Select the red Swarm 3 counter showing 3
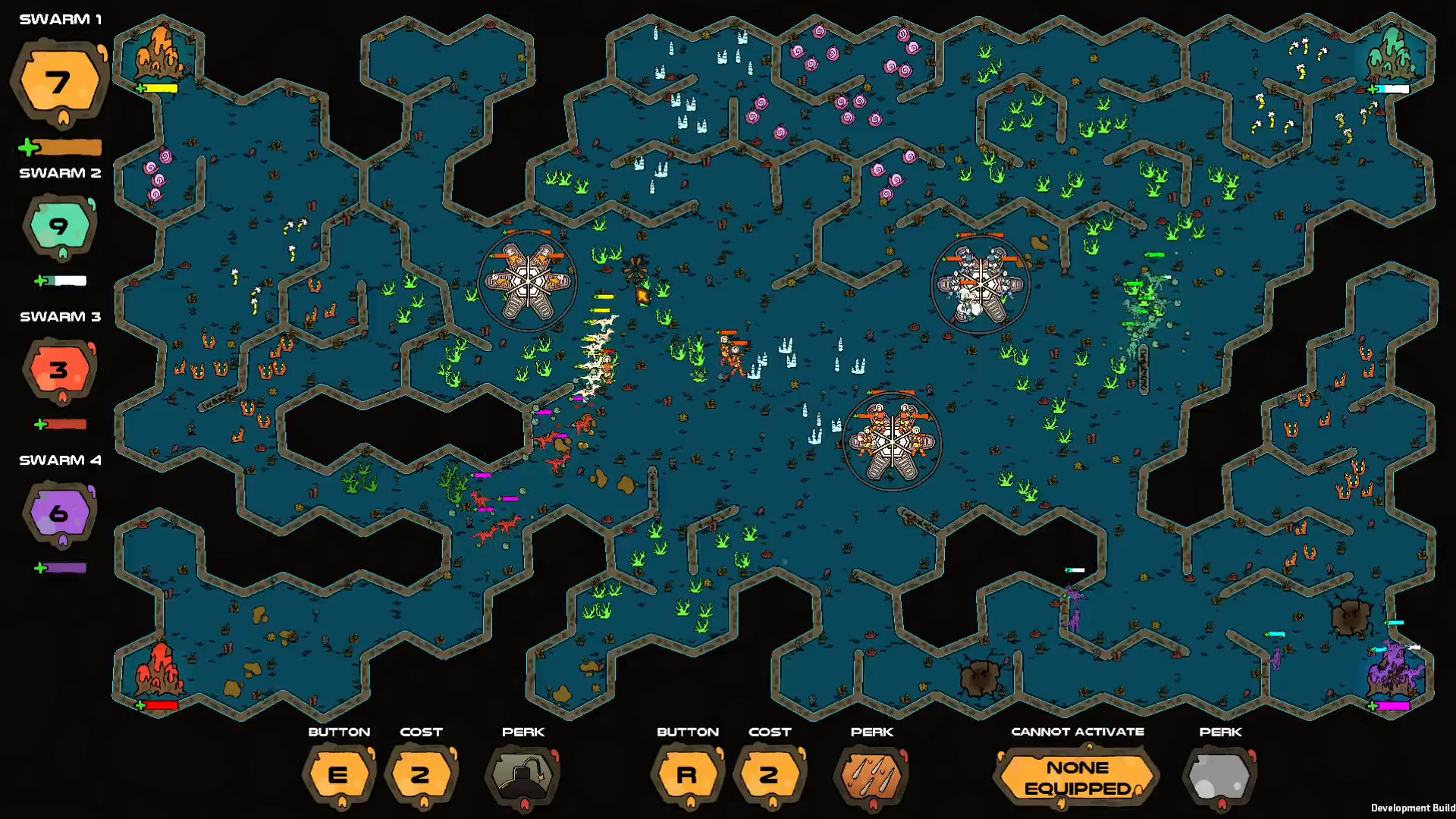Viewport: 1456px width, 819px height. pyautogui.click(x=59, y=369)
